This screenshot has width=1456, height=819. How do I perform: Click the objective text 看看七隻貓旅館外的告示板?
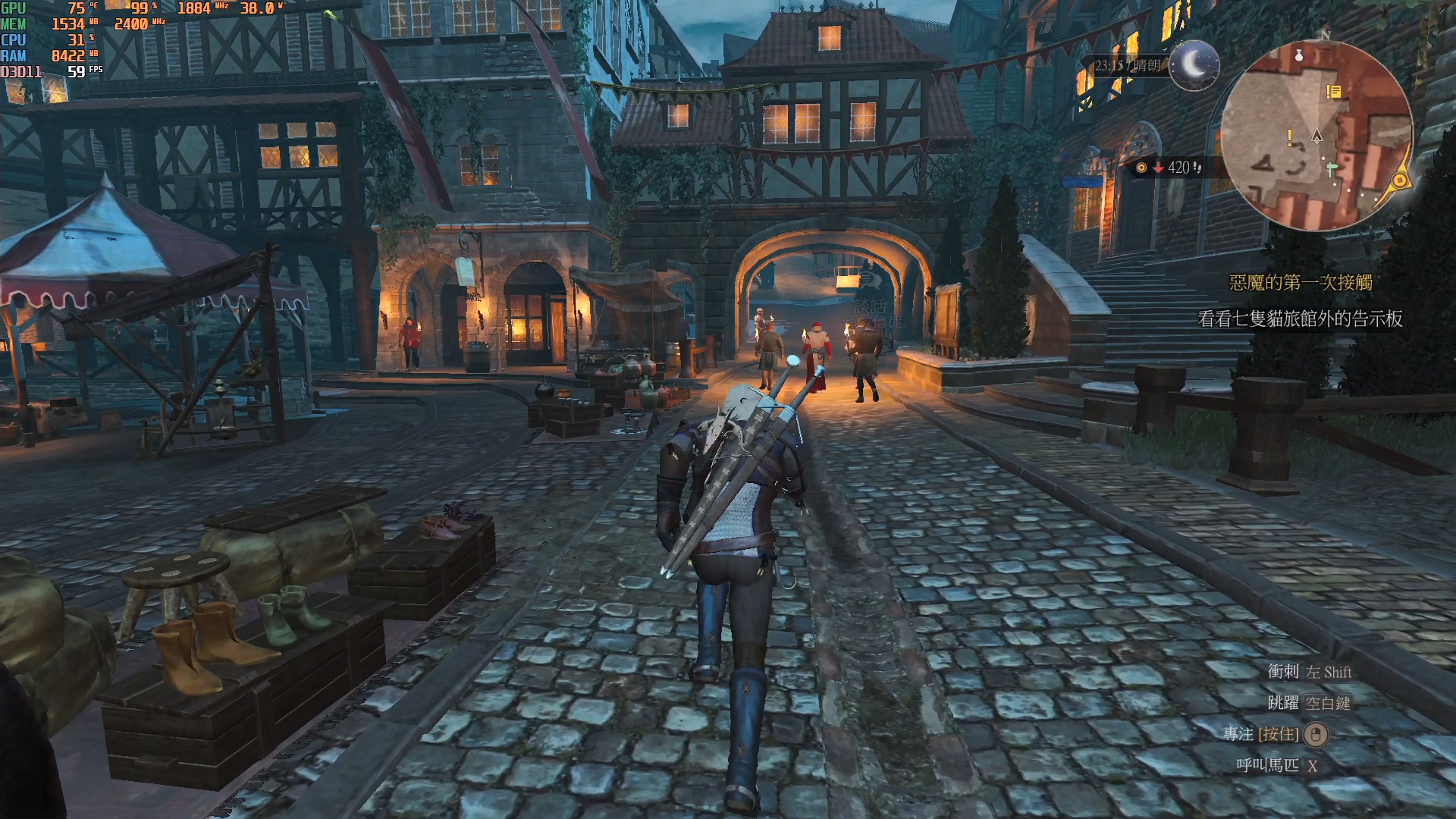1300,319
